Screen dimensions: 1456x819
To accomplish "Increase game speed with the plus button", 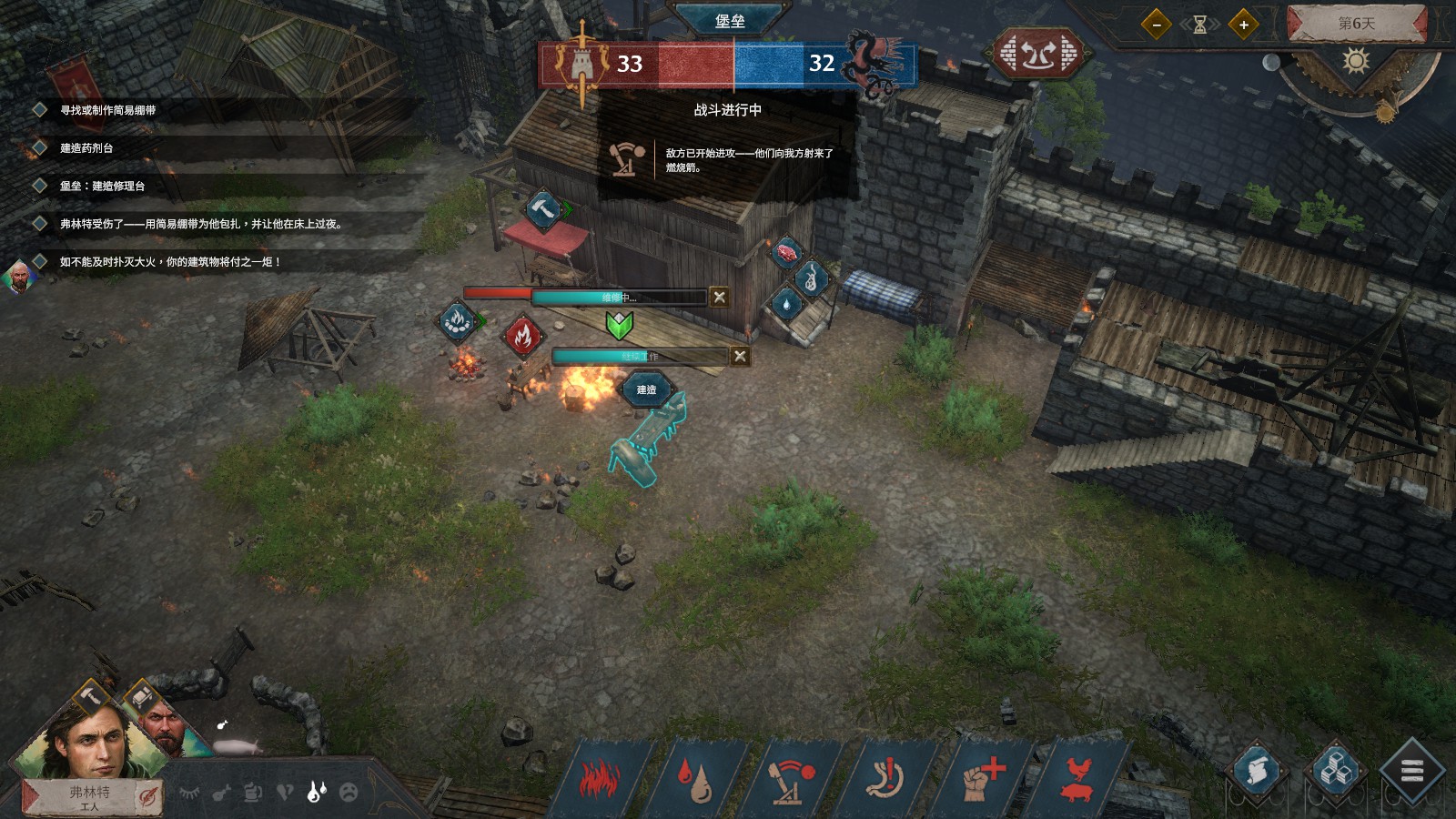I will pyautogui.click(x=1243, y=25).
